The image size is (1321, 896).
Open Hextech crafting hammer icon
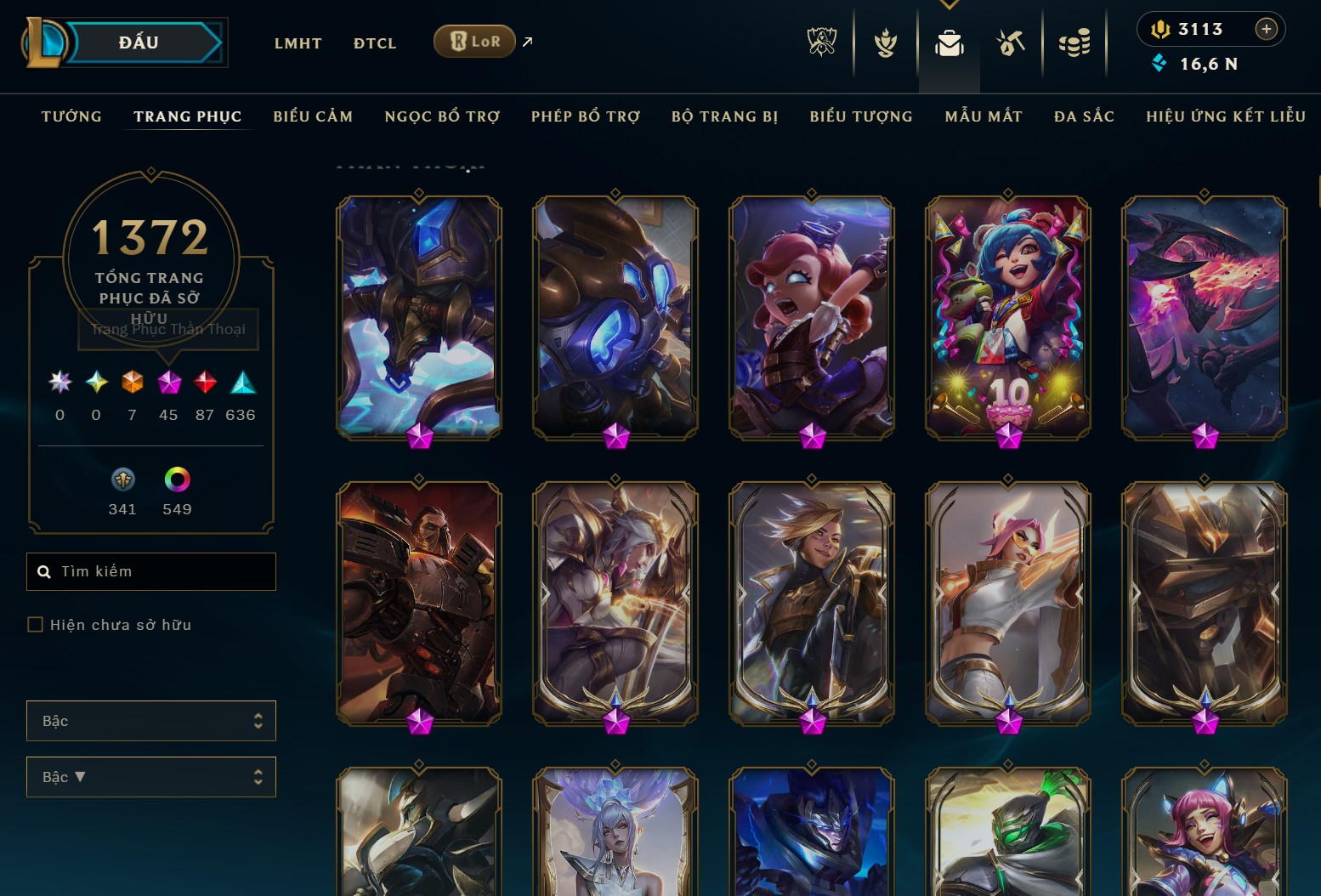(1012, 43)
